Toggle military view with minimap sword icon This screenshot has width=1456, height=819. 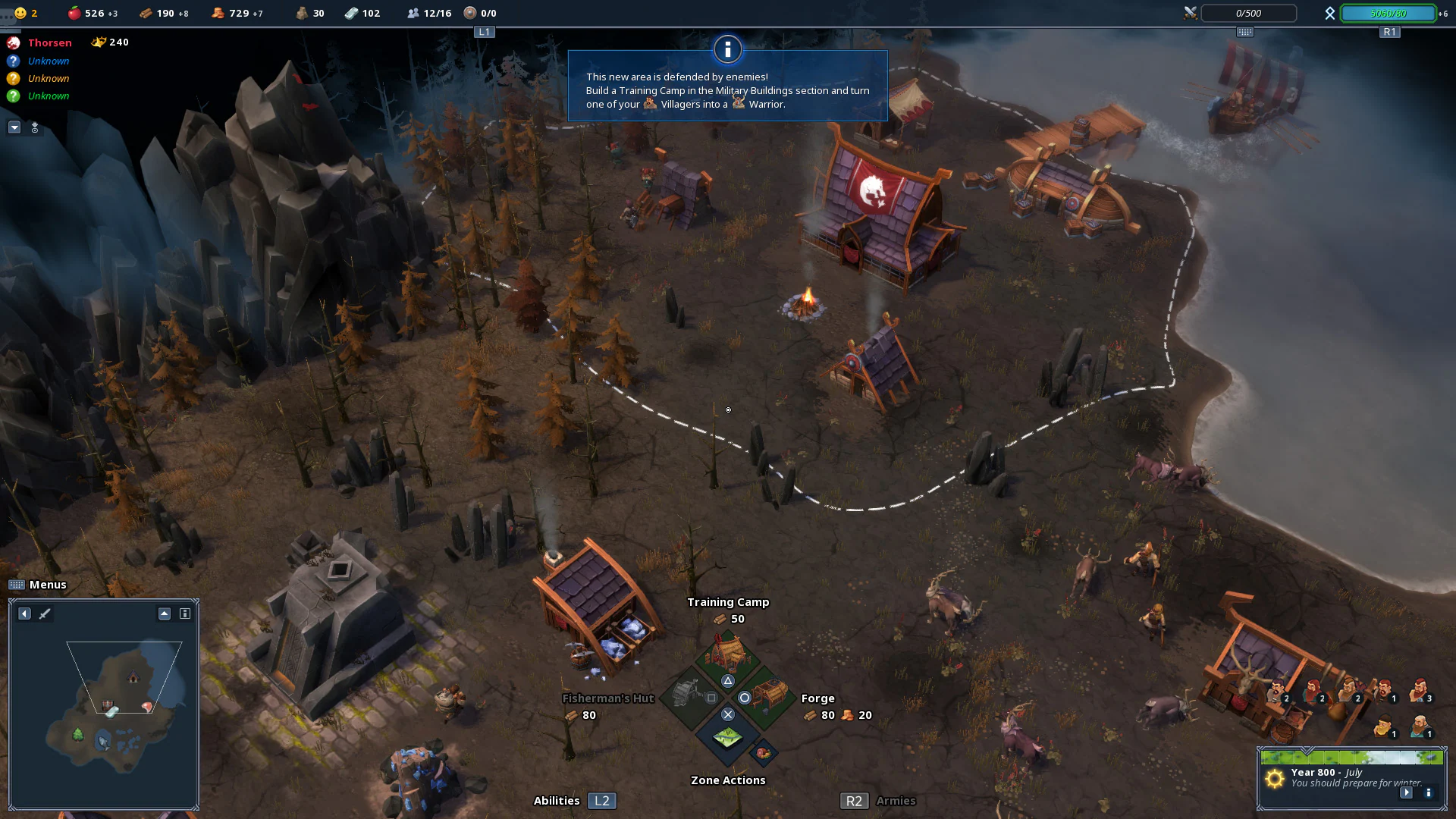click(45, 614)
